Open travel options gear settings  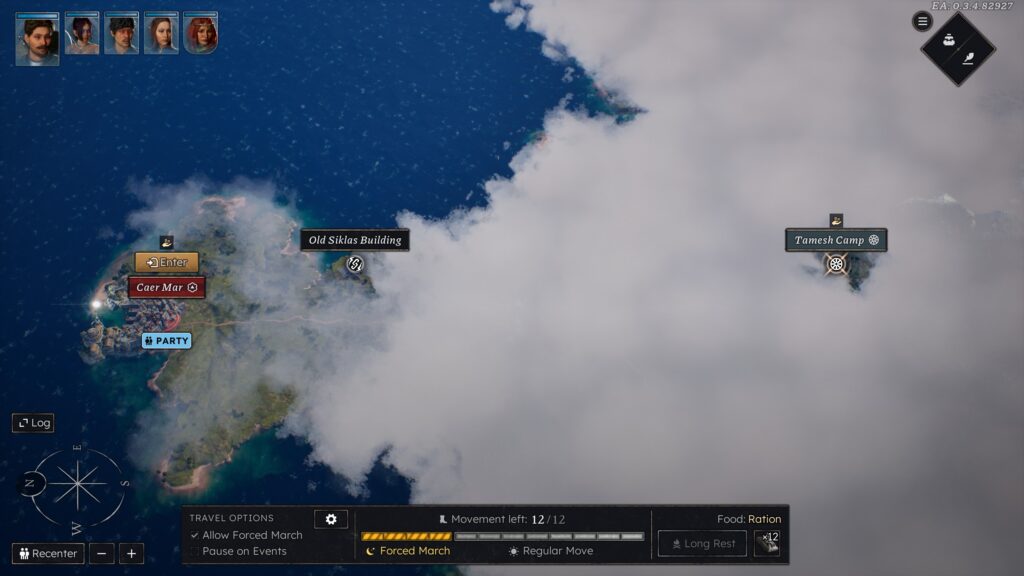331,519
